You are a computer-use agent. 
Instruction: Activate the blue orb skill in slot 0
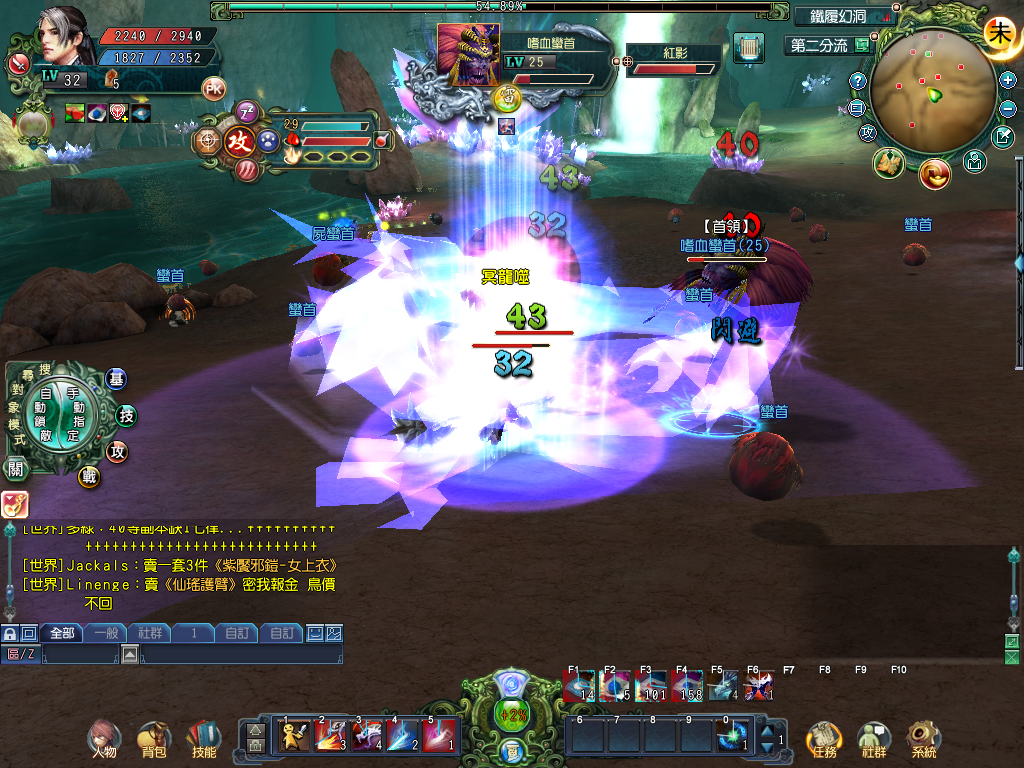735,736
